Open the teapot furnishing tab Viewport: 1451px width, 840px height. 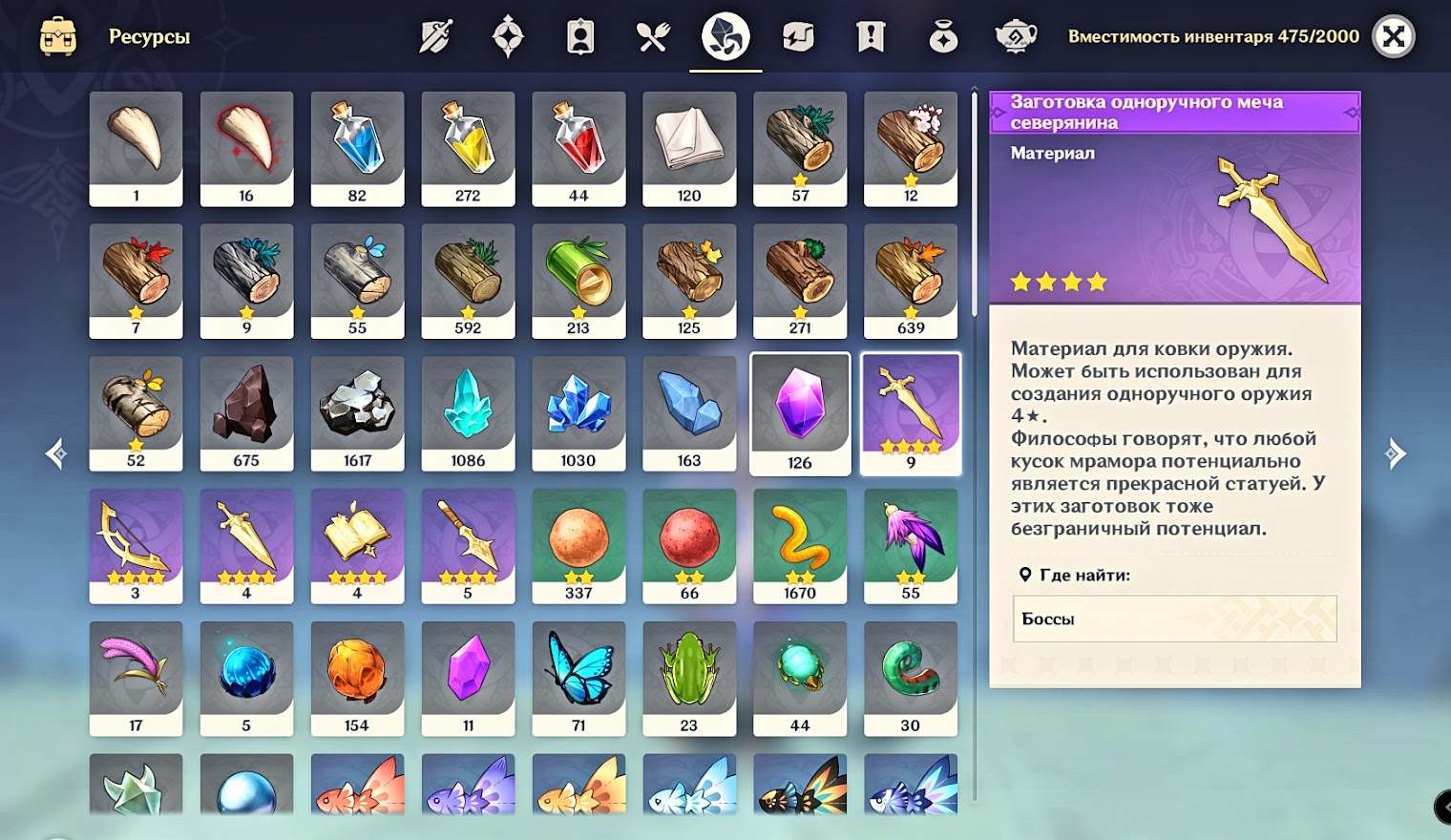pyautogui.click(x=1016, y=37)
